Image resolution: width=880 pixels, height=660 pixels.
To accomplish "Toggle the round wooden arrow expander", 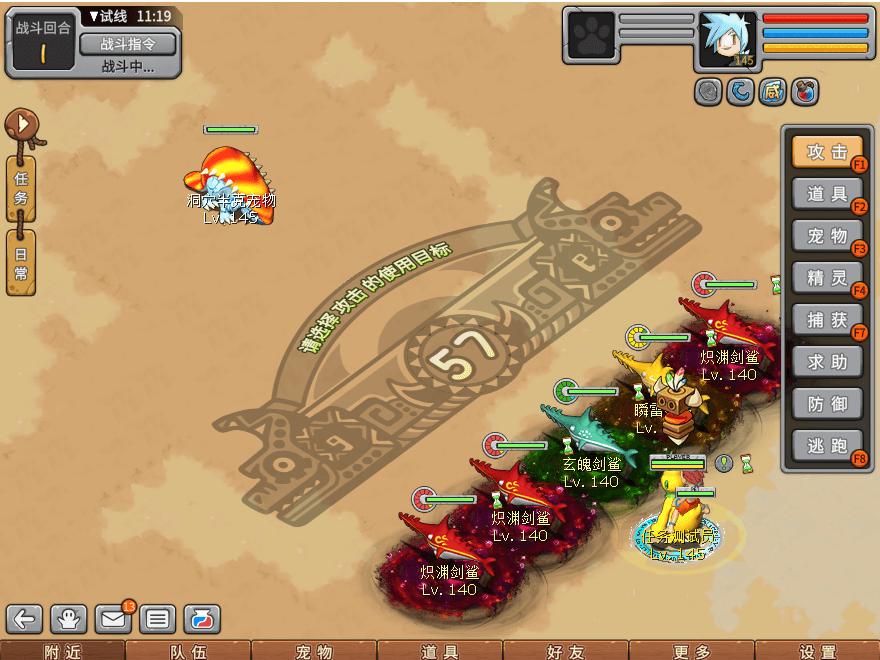I will 20,126.
